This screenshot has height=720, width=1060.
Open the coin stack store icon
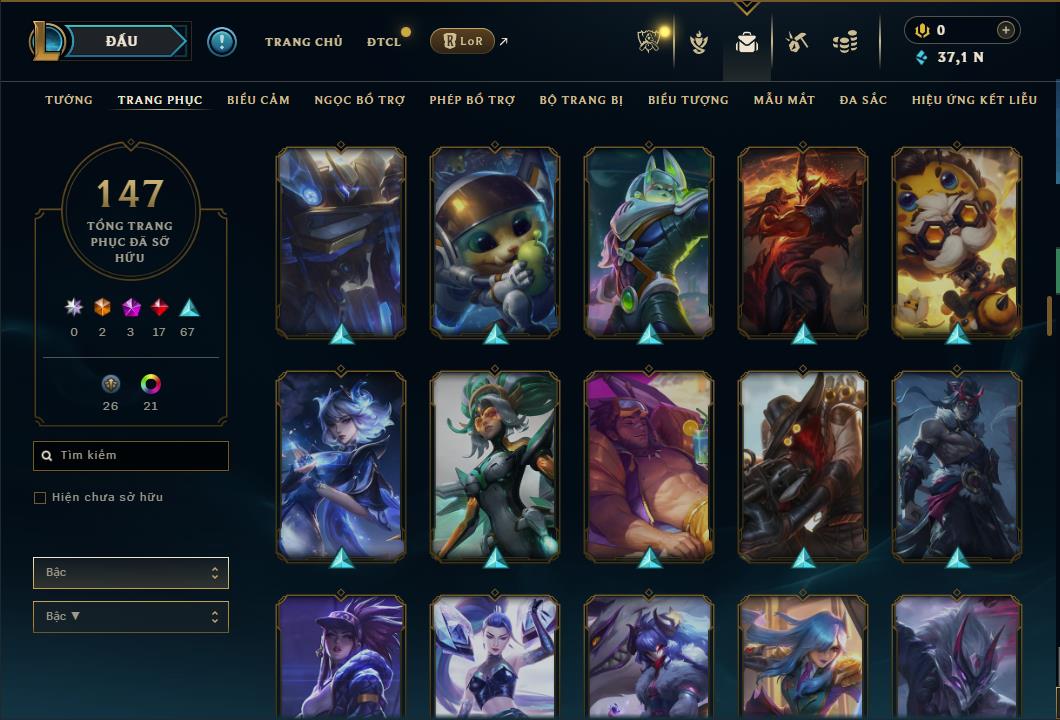(x=845, y=42)
